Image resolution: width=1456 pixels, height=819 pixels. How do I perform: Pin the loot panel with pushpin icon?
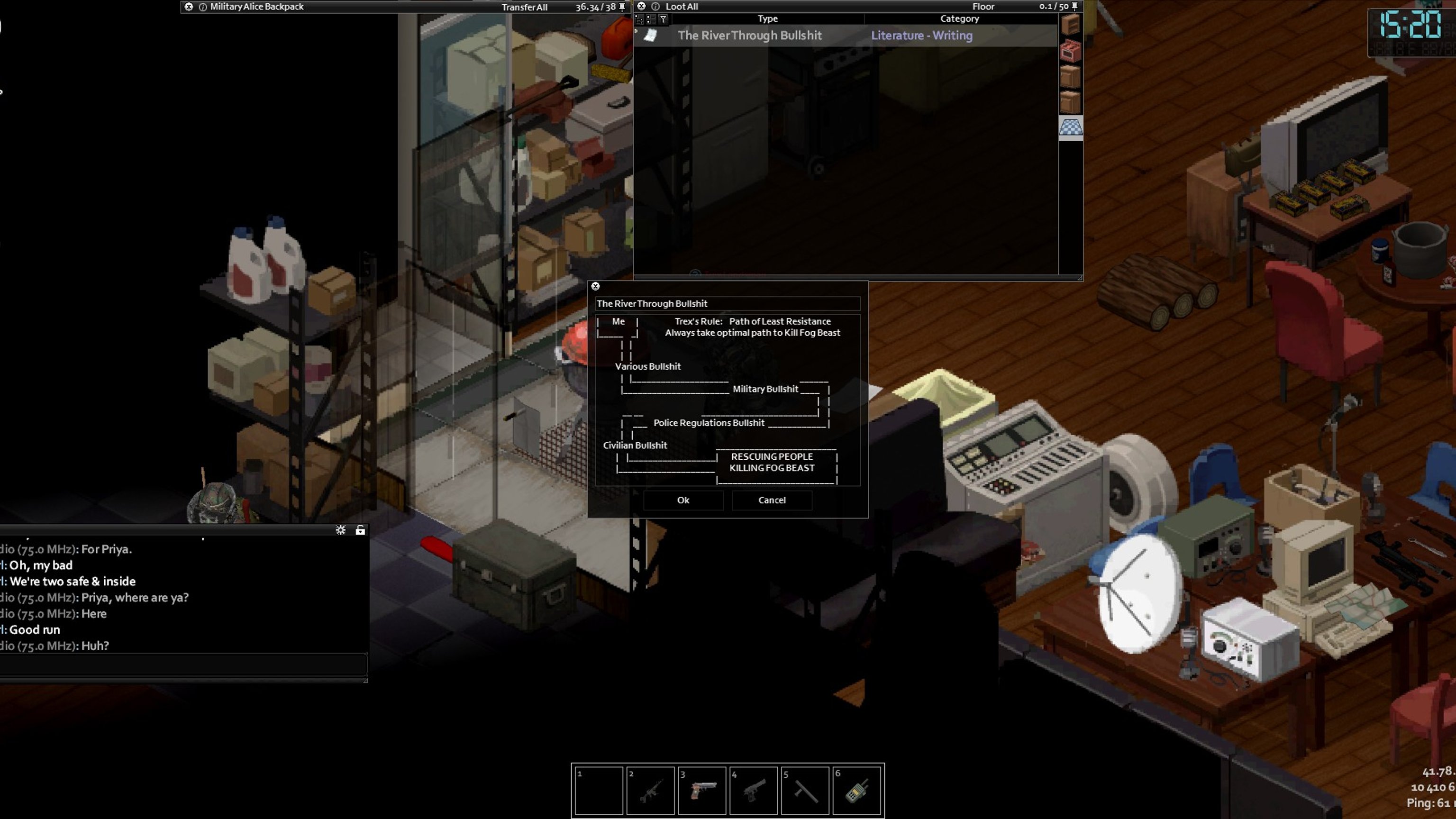pos(1074,6)
